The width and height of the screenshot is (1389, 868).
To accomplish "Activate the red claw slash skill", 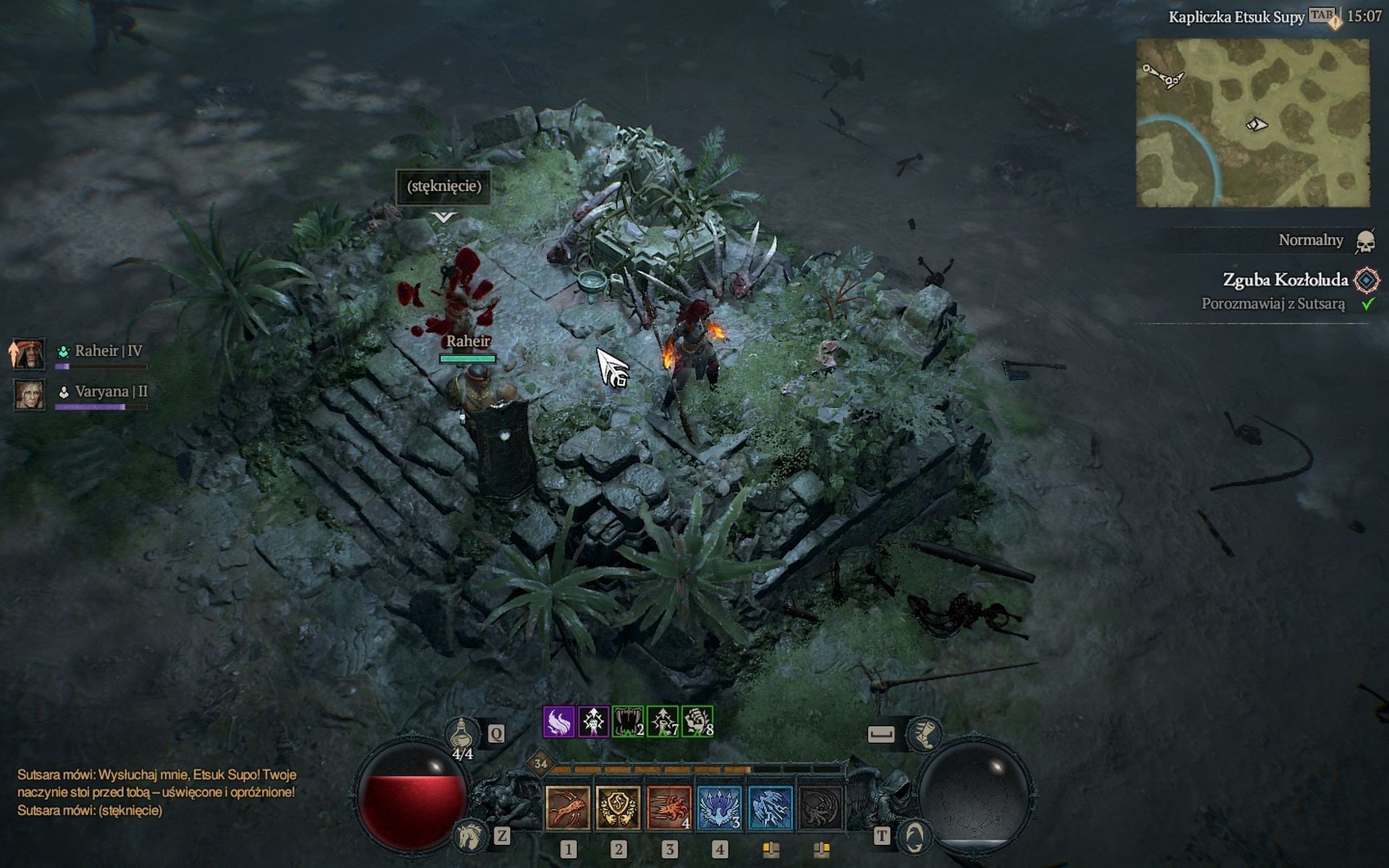I will (x=568, y=807).
